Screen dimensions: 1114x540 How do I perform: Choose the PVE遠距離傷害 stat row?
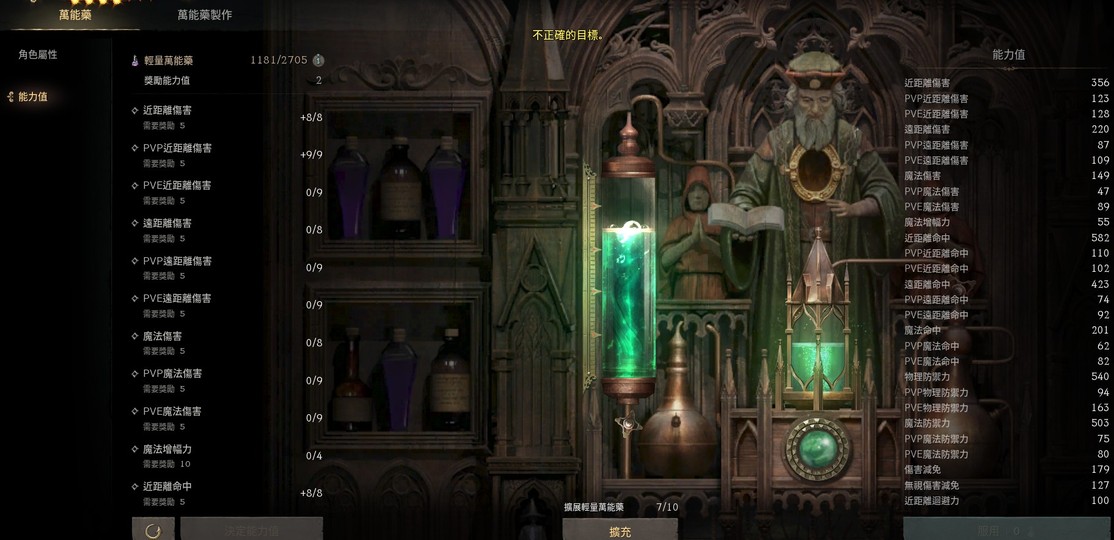226,304
